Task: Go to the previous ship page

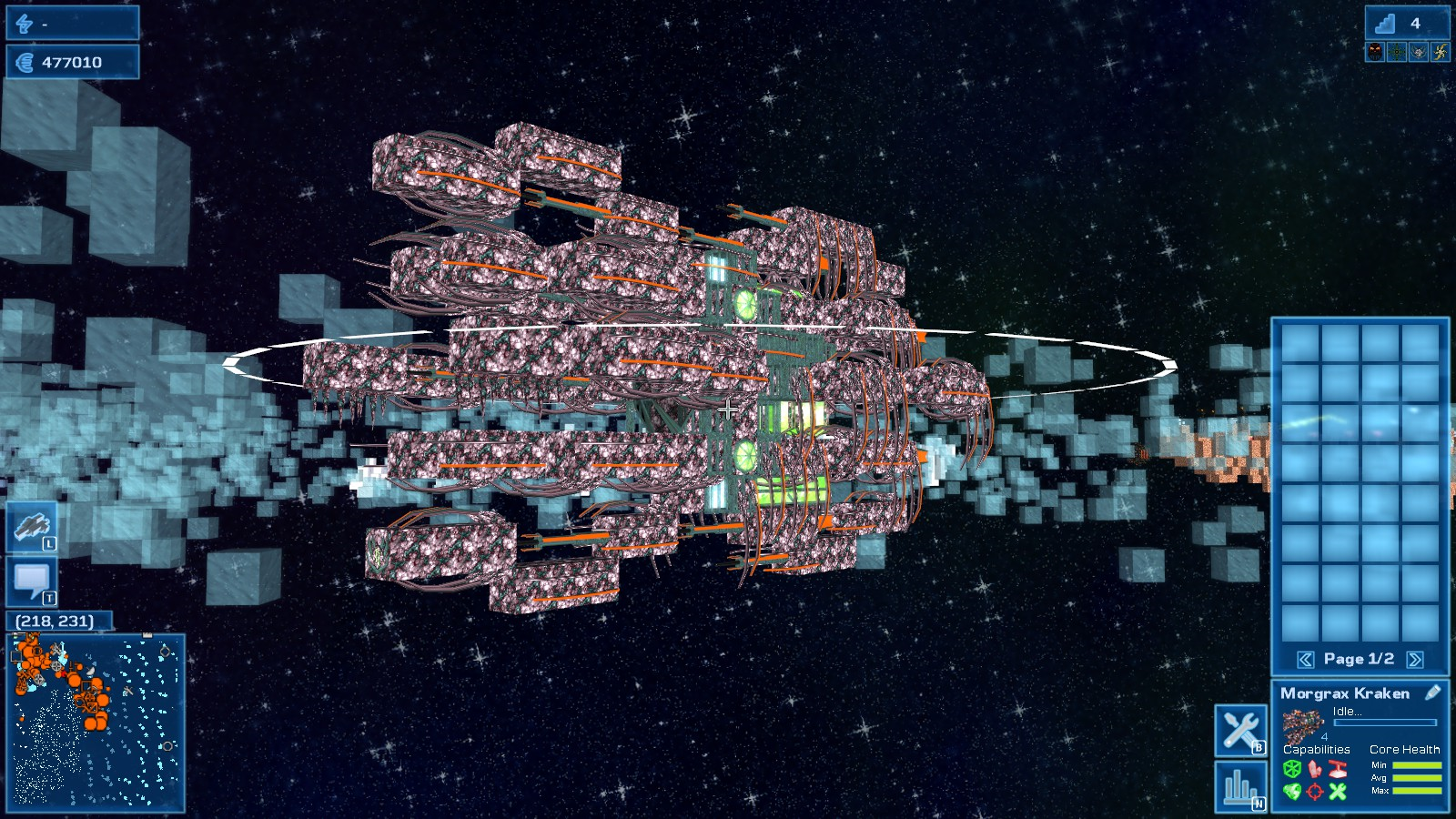Action: tap(1305, 660)
